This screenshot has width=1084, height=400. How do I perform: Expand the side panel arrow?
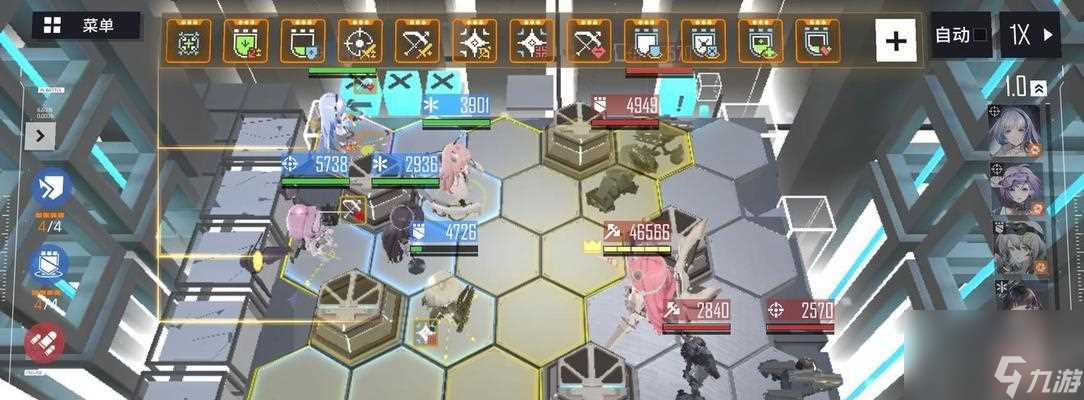coord(42,134)
